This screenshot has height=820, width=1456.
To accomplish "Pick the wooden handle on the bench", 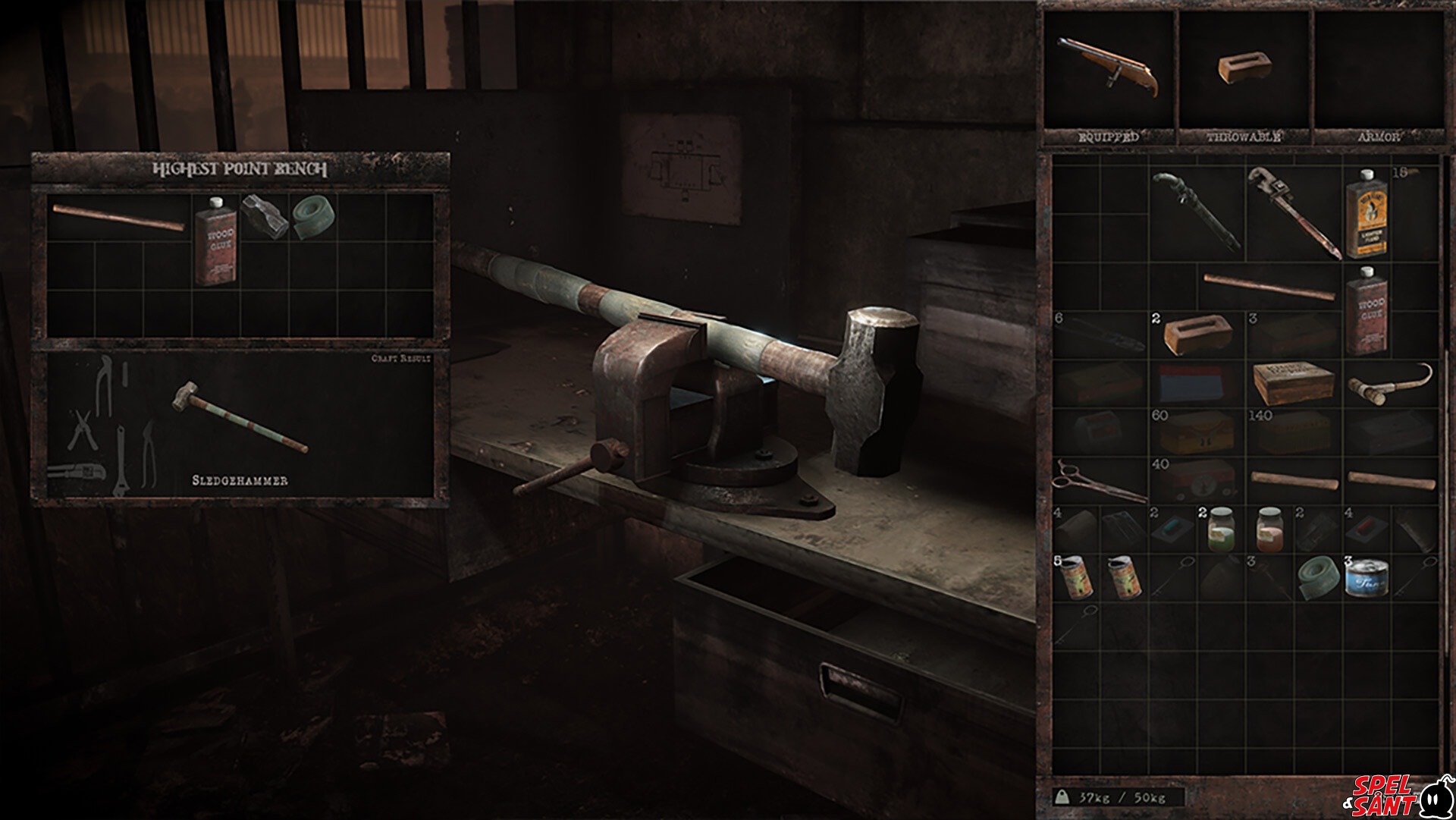I will [118, 218].
